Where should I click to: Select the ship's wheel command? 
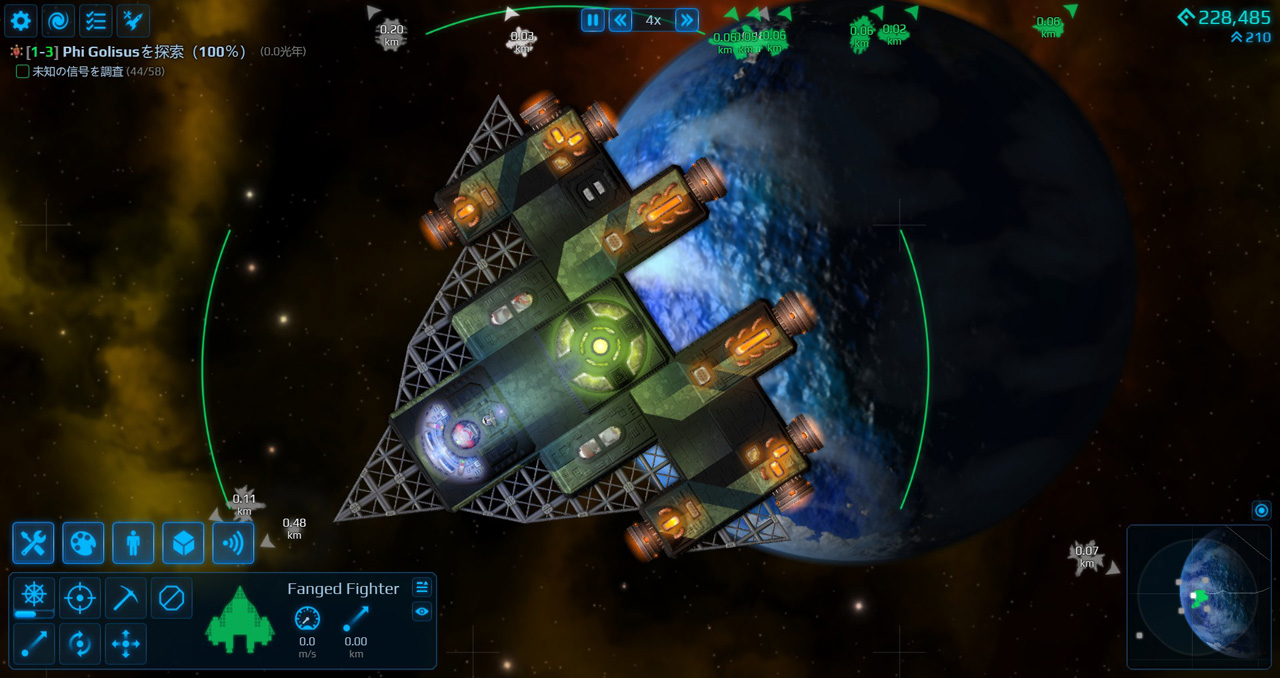point(34,597)
